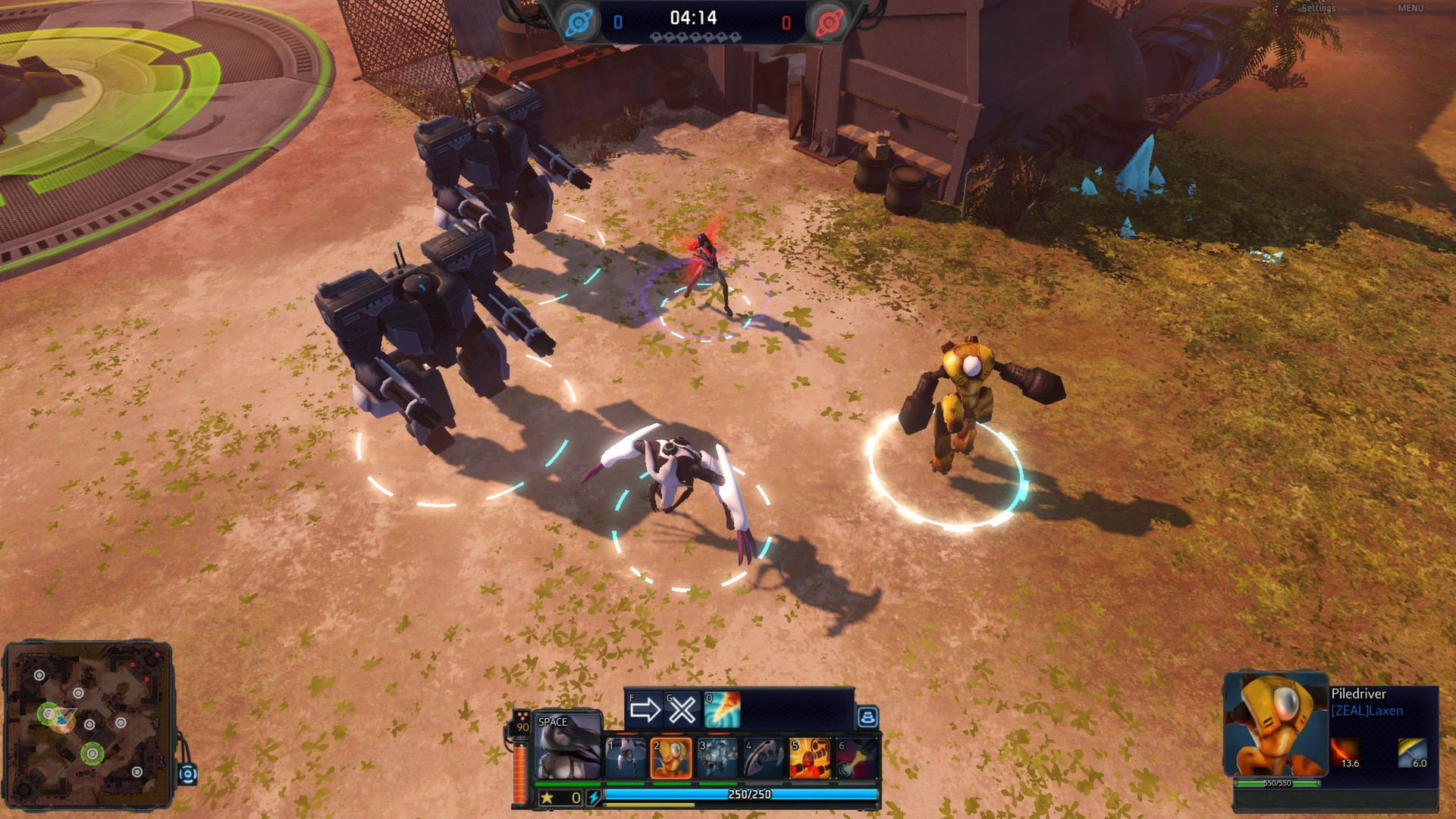Activate the X stop command
The image size is (1456, 819).
[681, 710]
